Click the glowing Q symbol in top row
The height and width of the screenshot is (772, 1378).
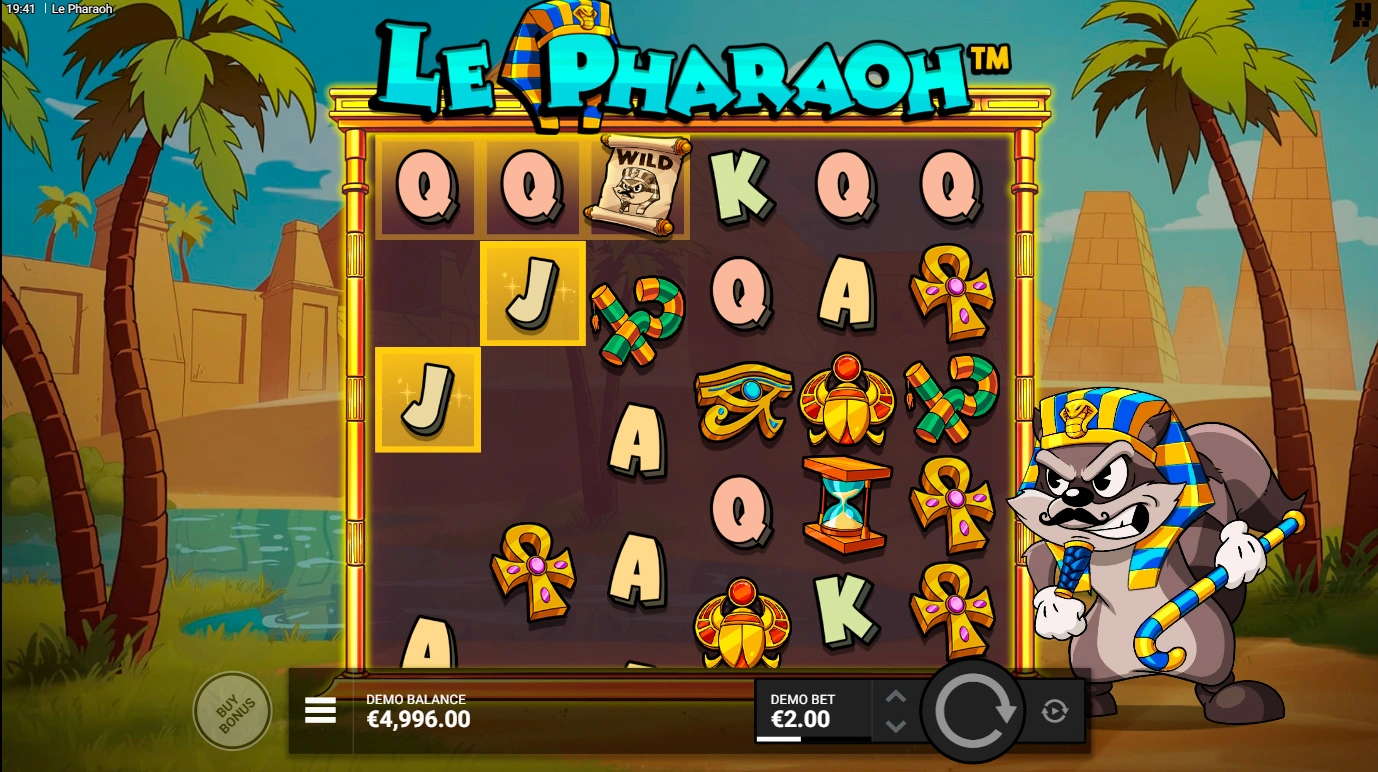(428, 185)
